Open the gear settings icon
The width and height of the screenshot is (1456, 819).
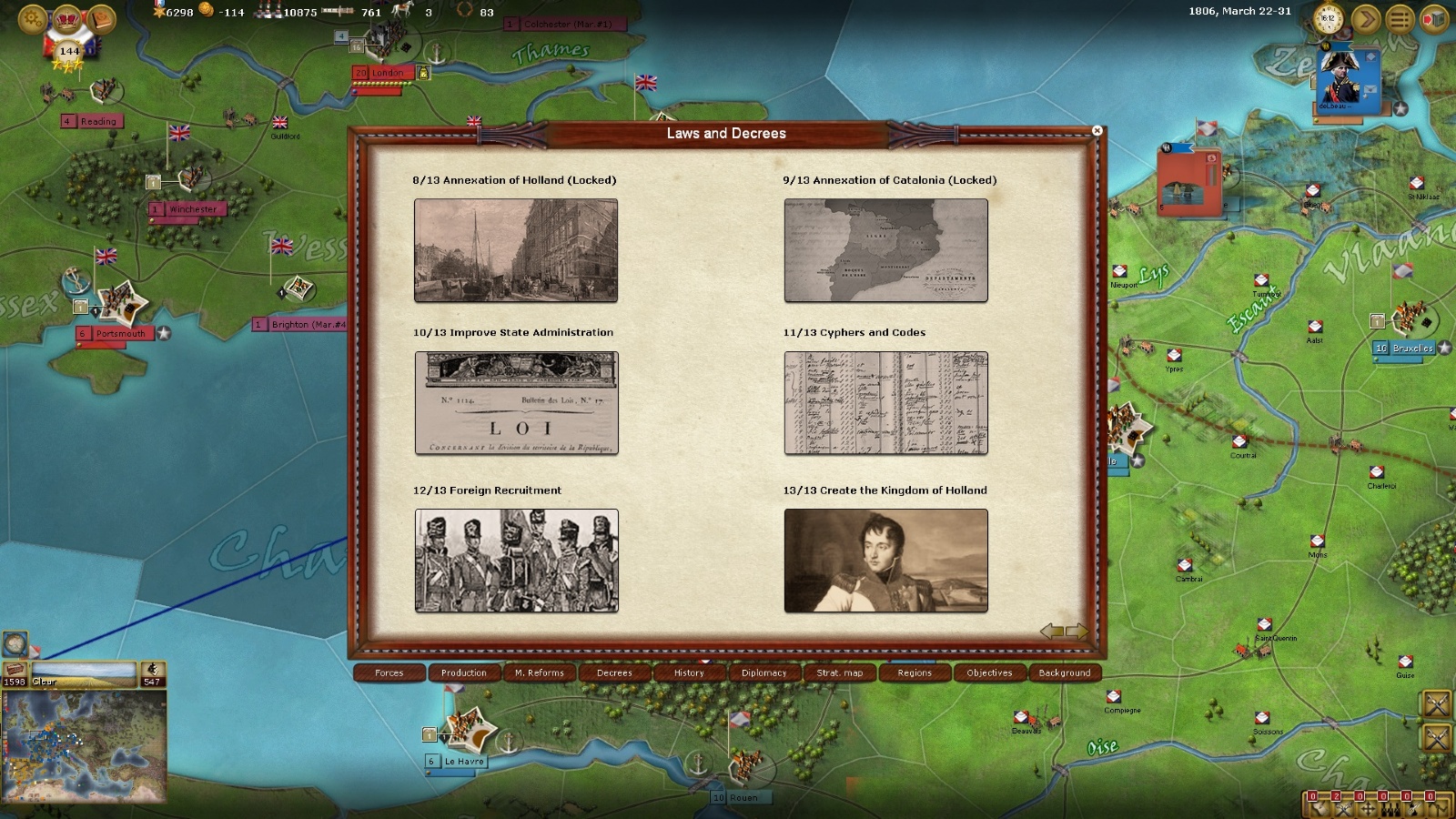[x=32, y=17]
